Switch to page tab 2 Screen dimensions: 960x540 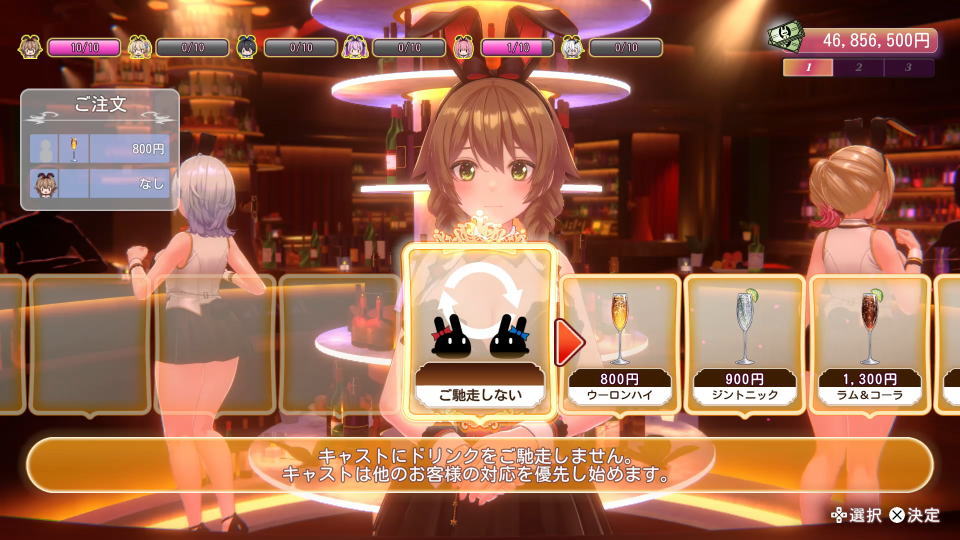(x=858, y=68)
